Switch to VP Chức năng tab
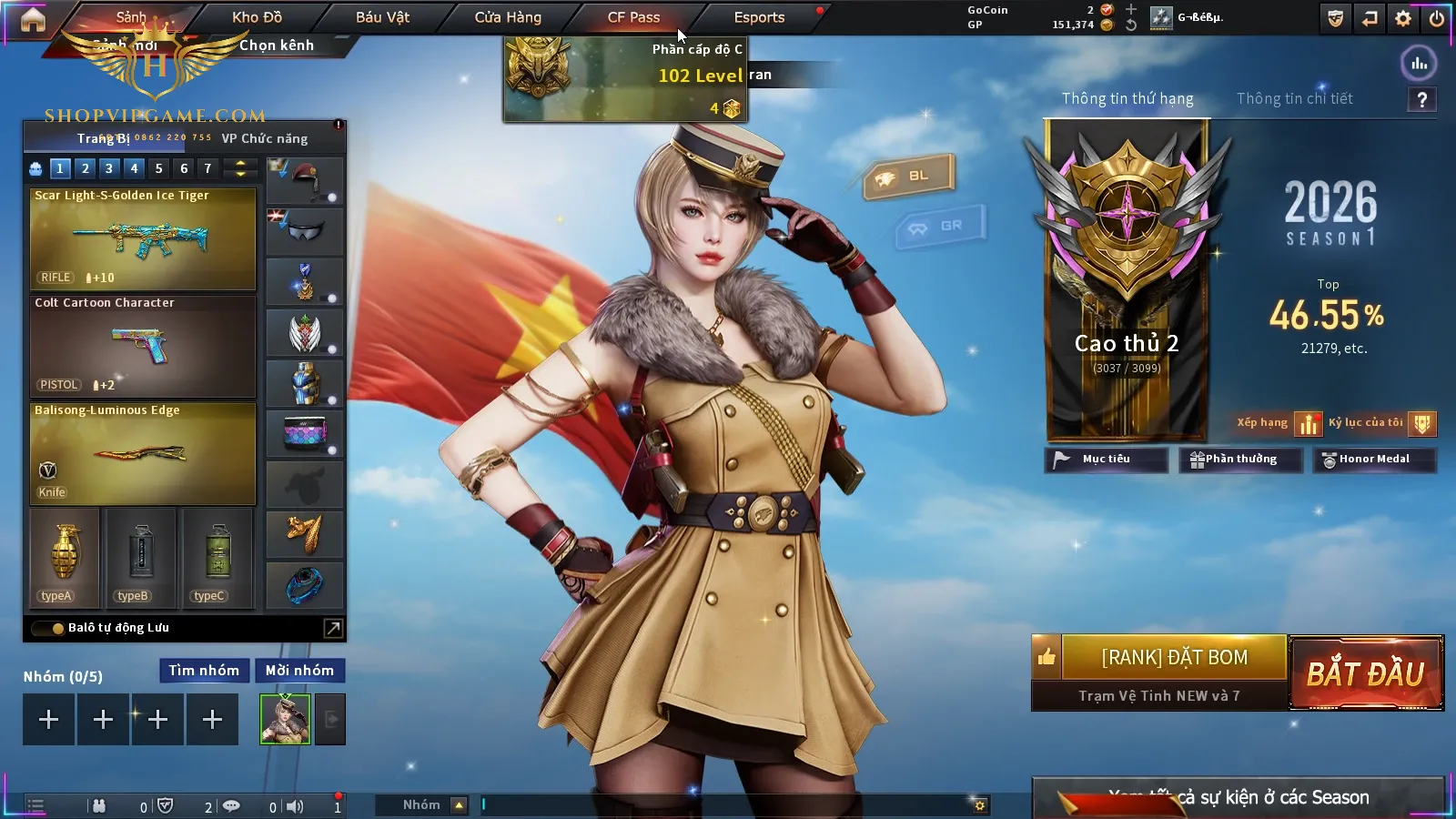The width and height of the screenshot is (1456, 819). click(265, 138)
